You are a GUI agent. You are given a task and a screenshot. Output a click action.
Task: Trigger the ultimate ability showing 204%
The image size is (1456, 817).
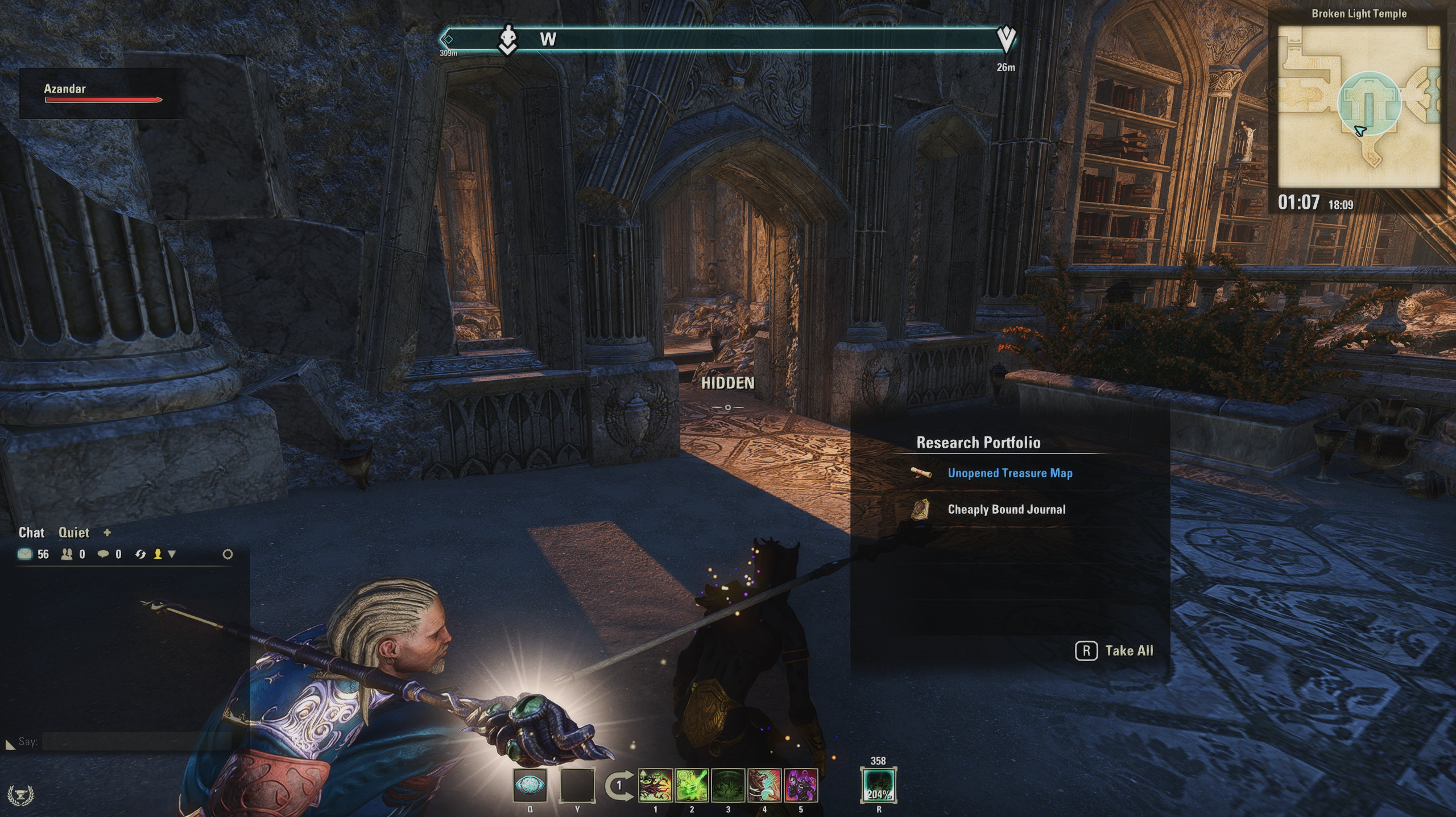point(879,786)
